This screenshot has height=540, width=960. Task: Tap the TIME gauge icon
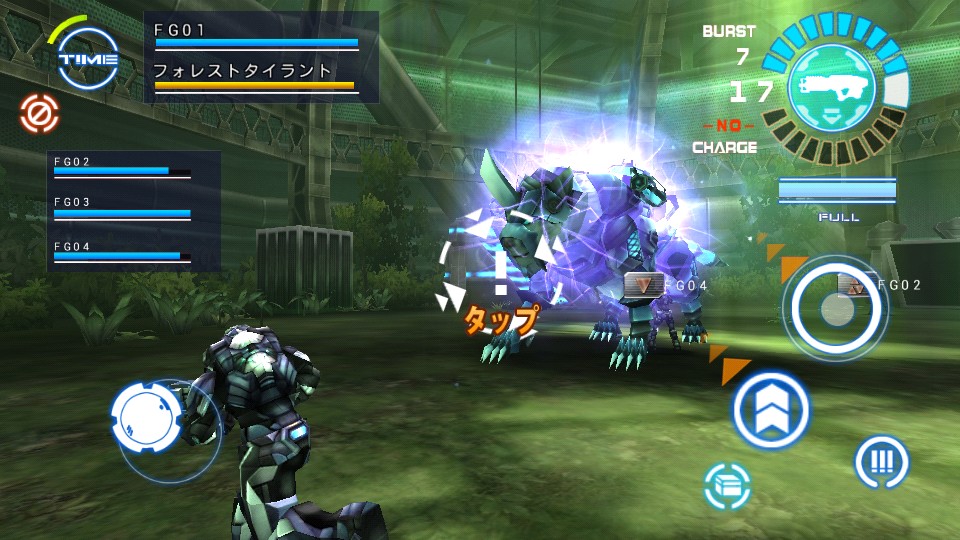point(88,58)
